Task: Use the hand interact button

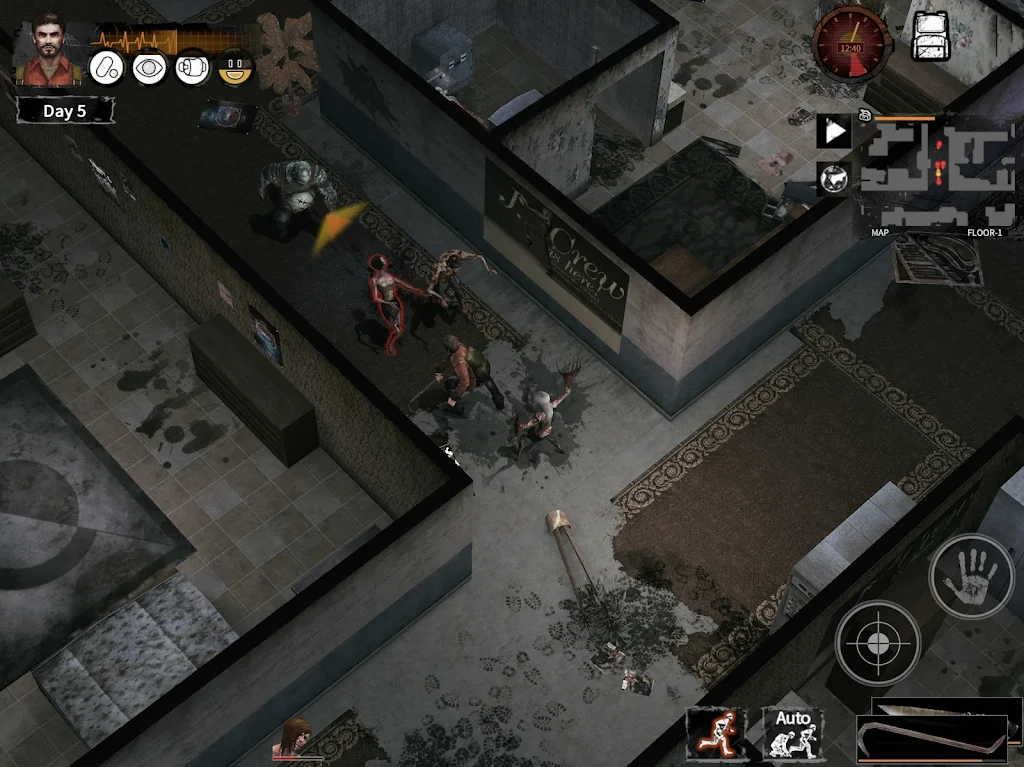Action: pos(971,576)
